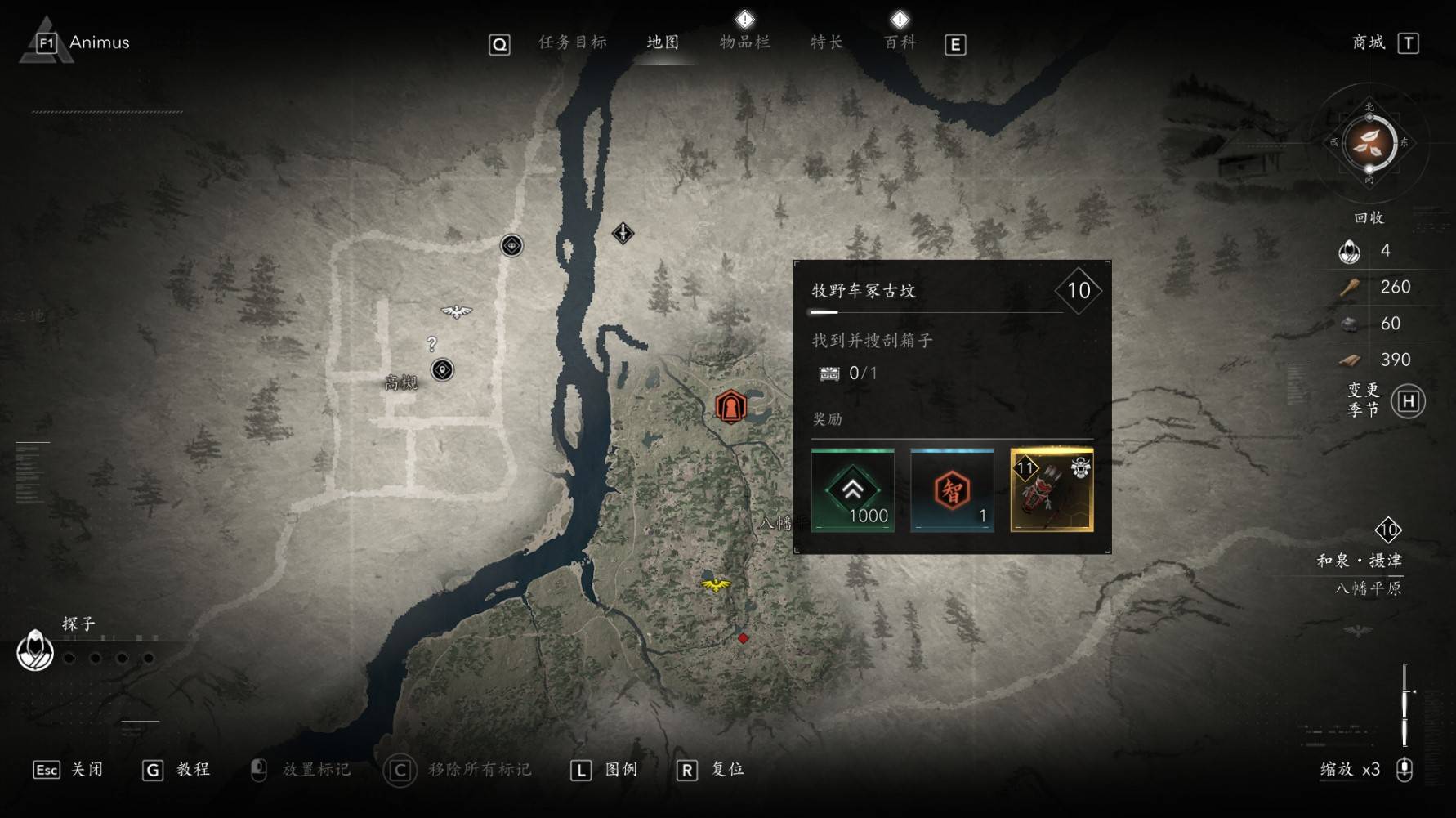
Task: Select the red kofun tomb map marker
Action: point(730,406)
